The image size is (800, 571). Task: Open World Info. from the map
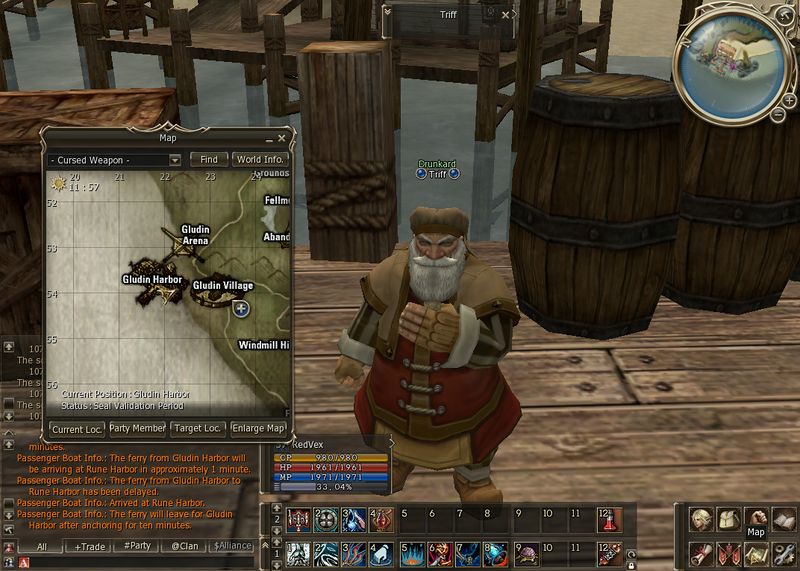pos(260,159)
